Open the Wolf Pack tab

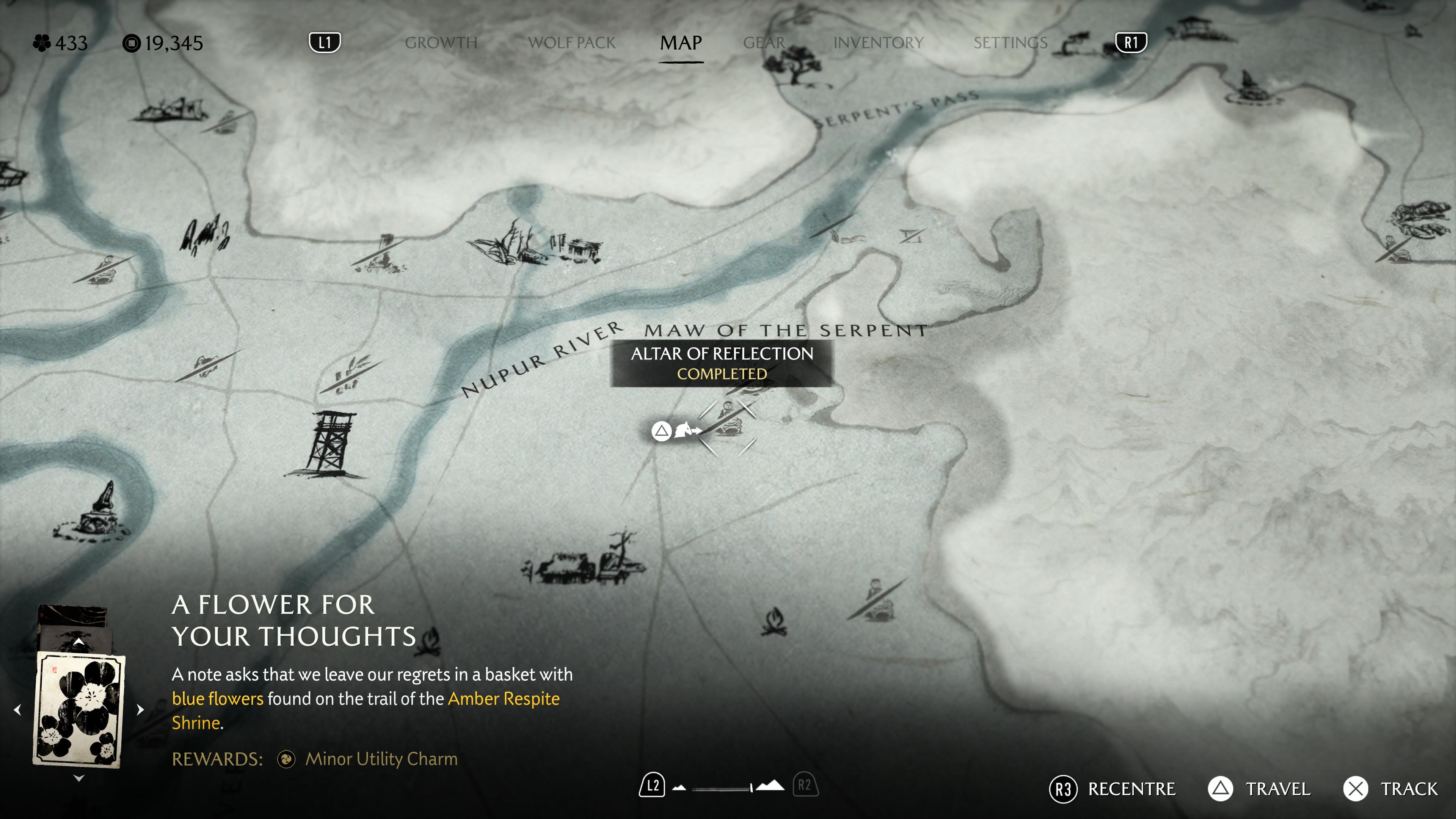(571, 43)
